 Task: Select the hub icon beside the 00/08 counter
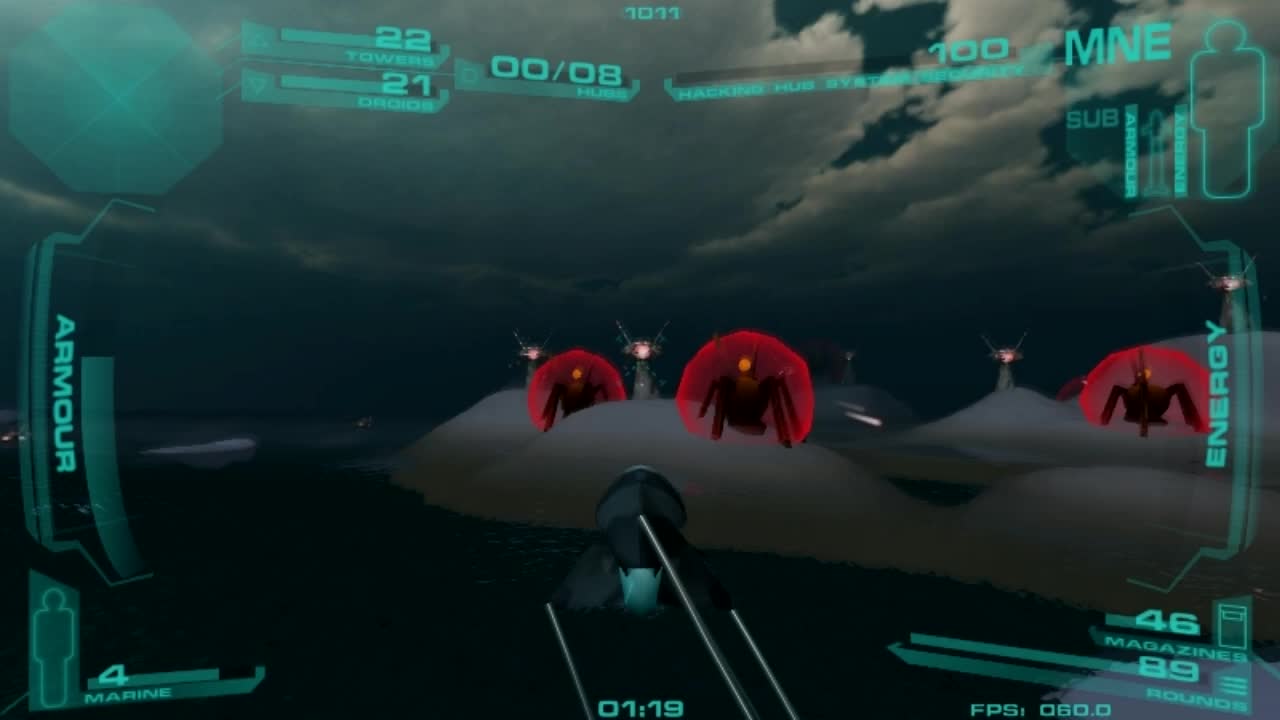(467, 74)
